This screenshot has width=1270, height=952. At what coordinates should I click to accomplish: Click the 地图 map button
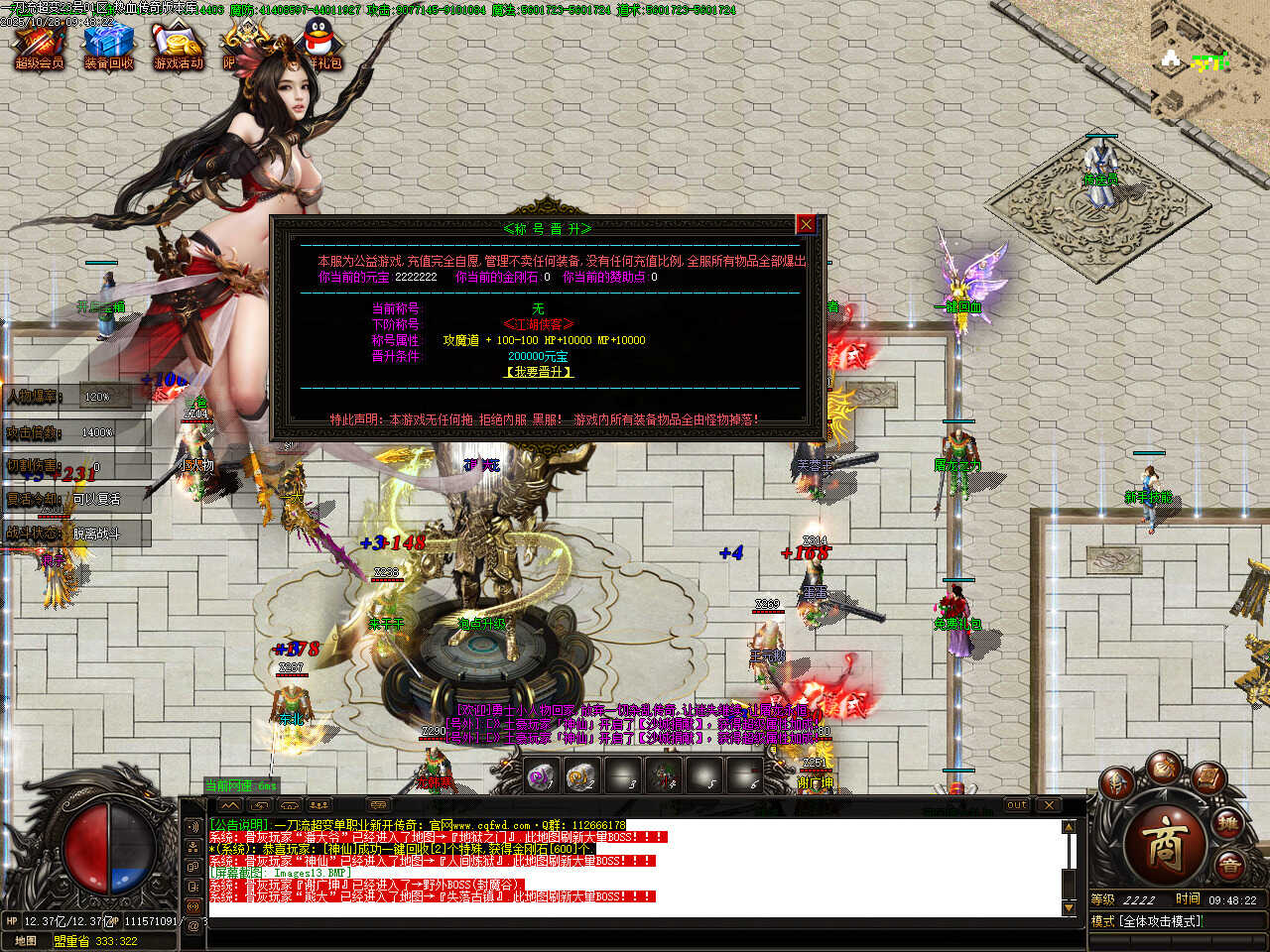tap(26, 941)
